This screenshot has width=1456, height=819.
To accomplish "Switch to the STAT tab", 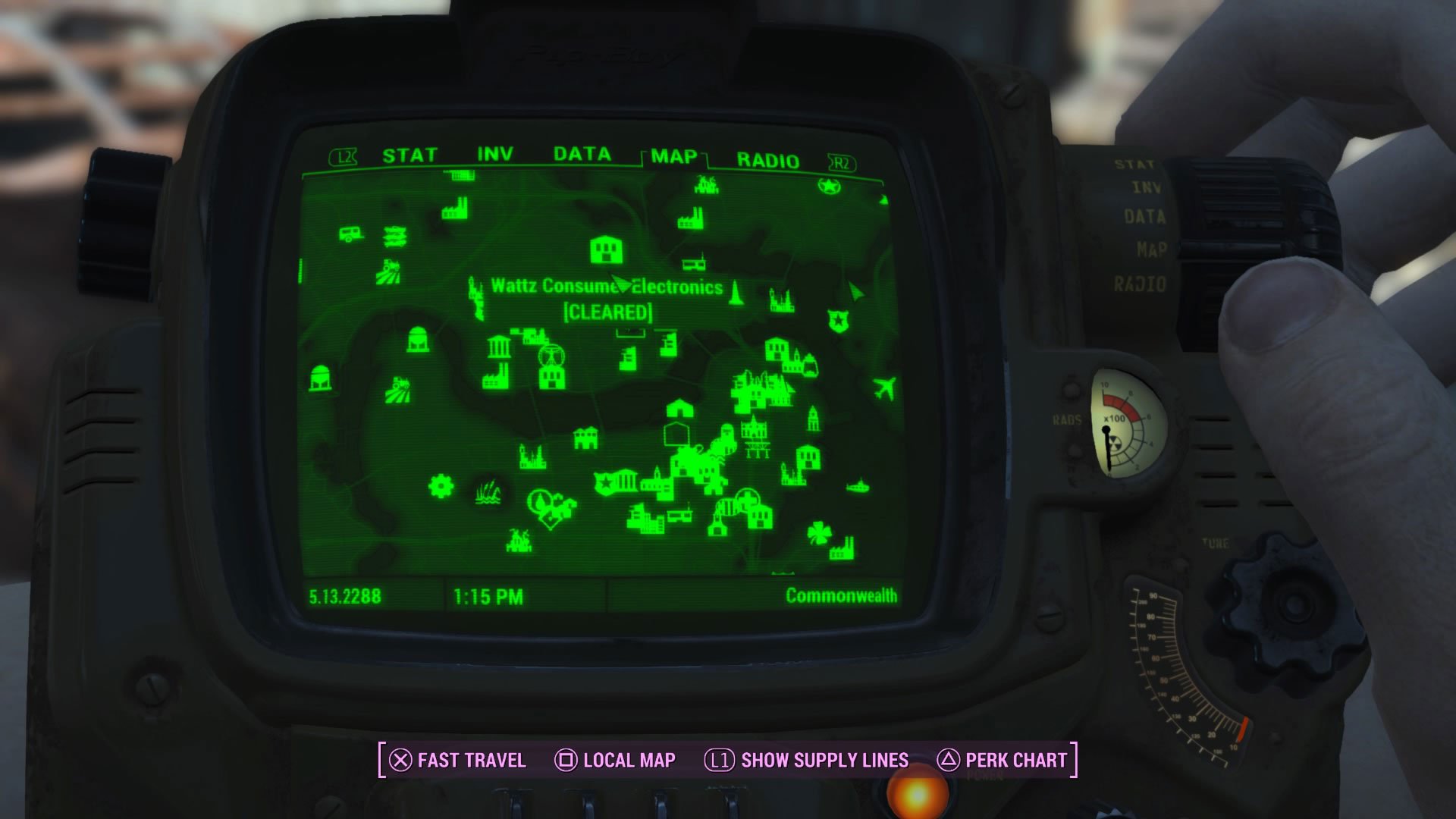I will click(x=409, y=155).
